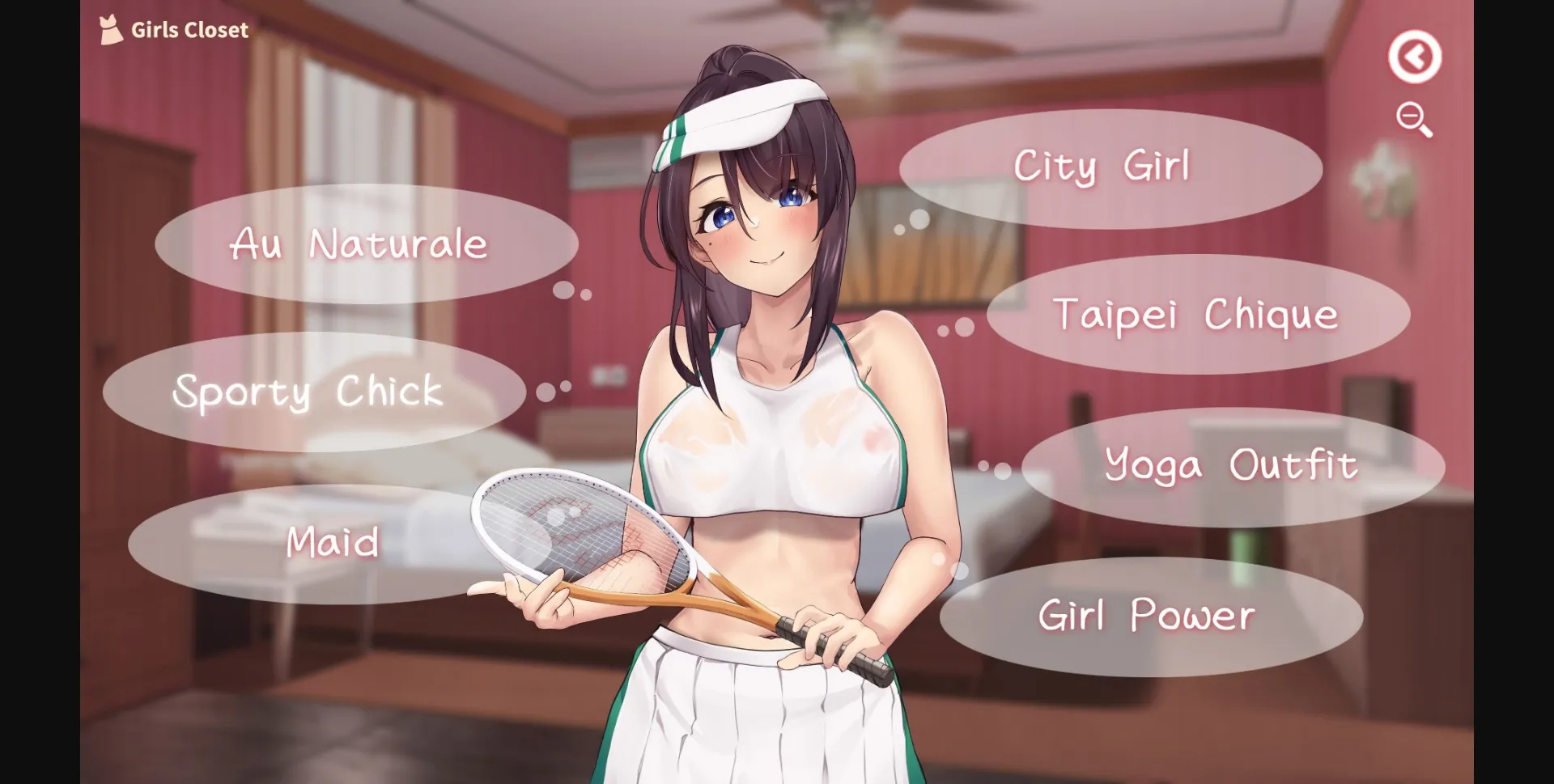Screen dimensions: 1554x784
Task: Select the Au Naturale outfit
Action: point(359,243)
